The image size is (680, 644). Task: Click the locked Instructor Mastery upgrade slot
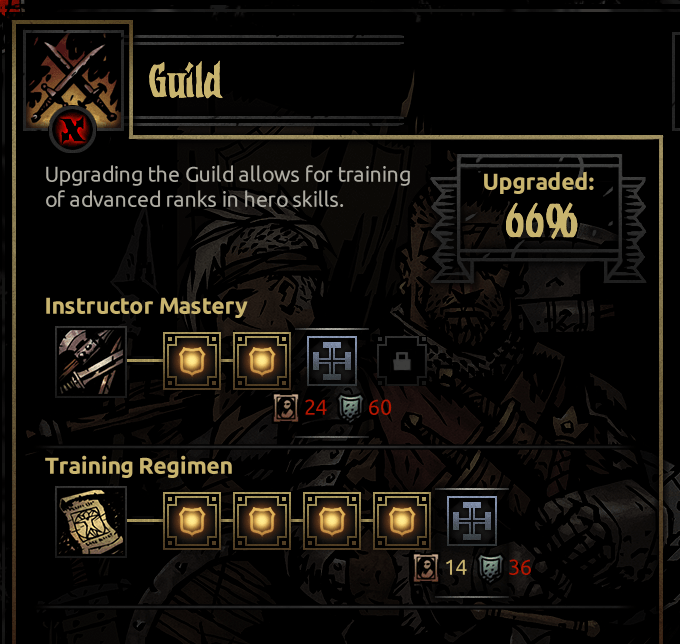click(x=401, y=362)
